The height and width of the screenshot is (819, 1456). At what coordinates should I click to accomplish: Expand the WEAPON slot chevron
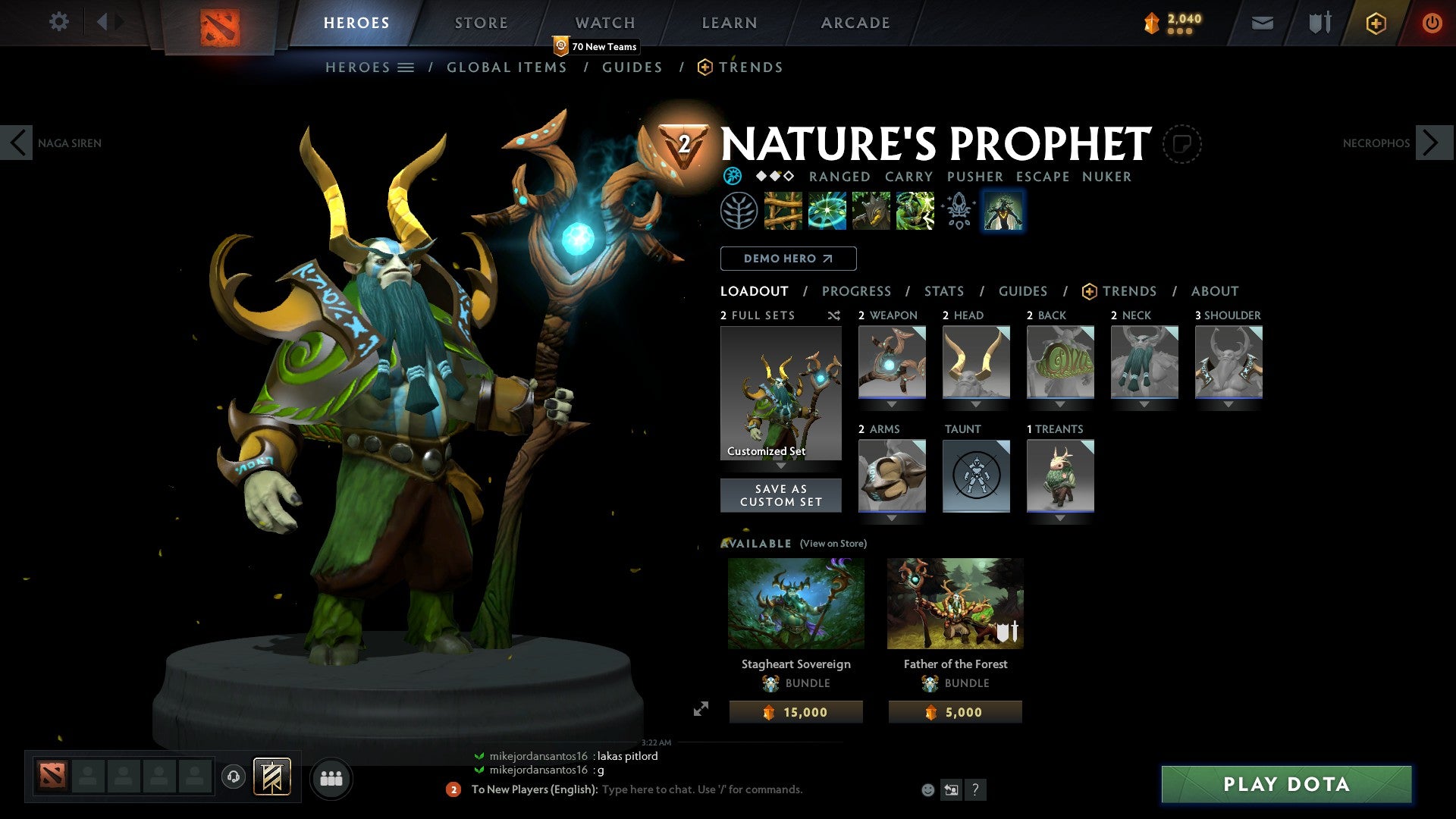tap(892, 404)
